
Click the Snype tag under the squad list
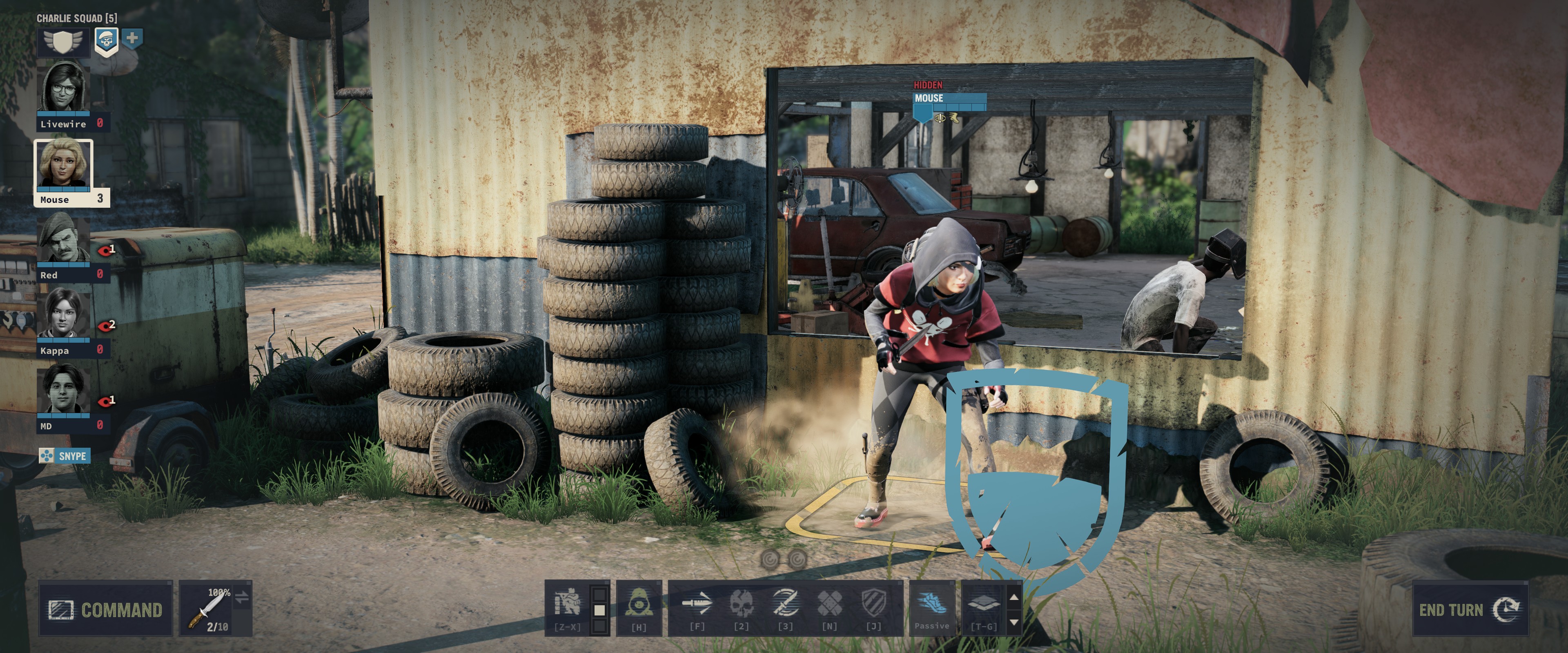[65, 456]
